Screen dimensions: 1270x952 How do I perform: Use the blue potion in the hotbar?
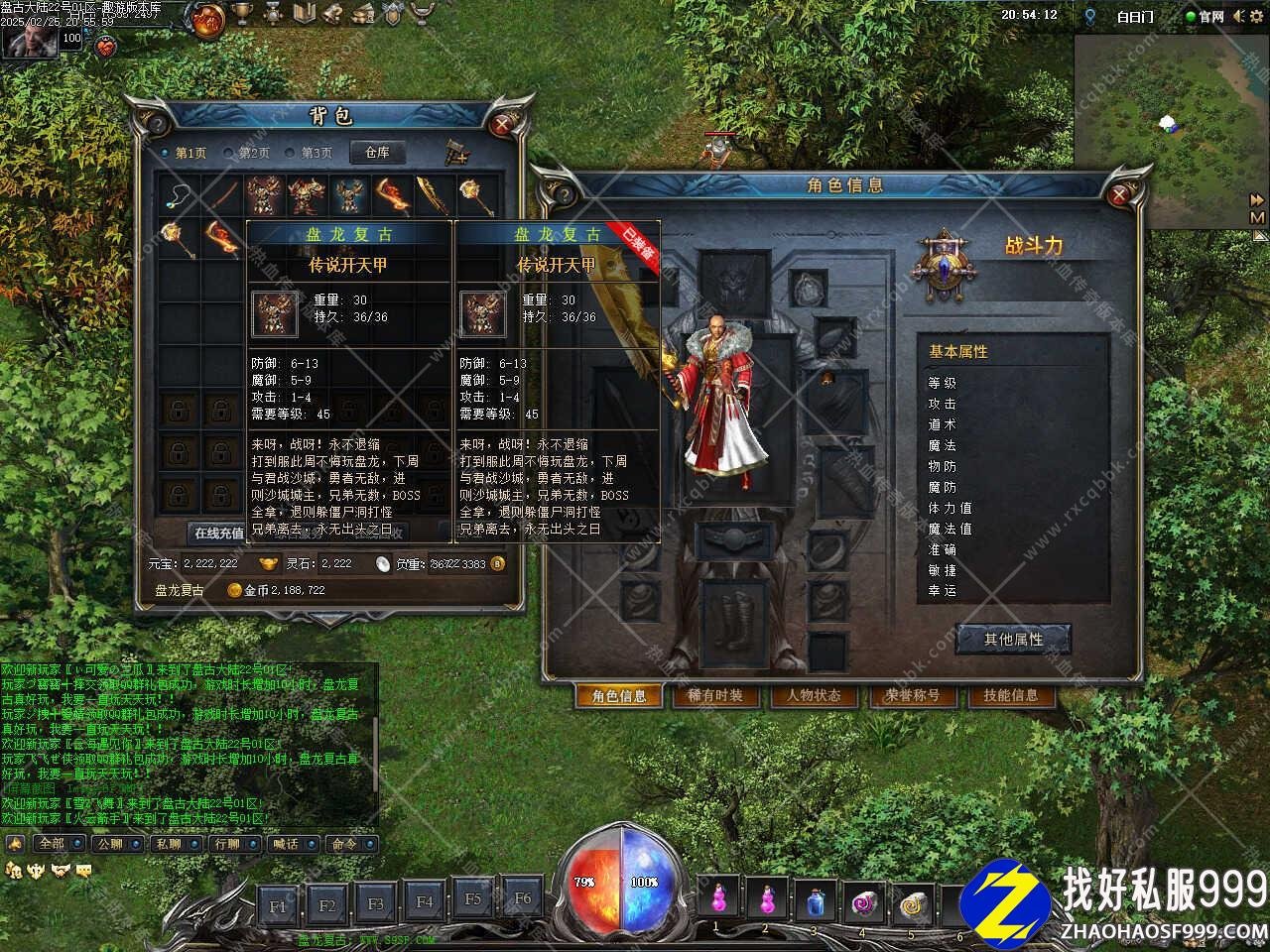(815, 901)
